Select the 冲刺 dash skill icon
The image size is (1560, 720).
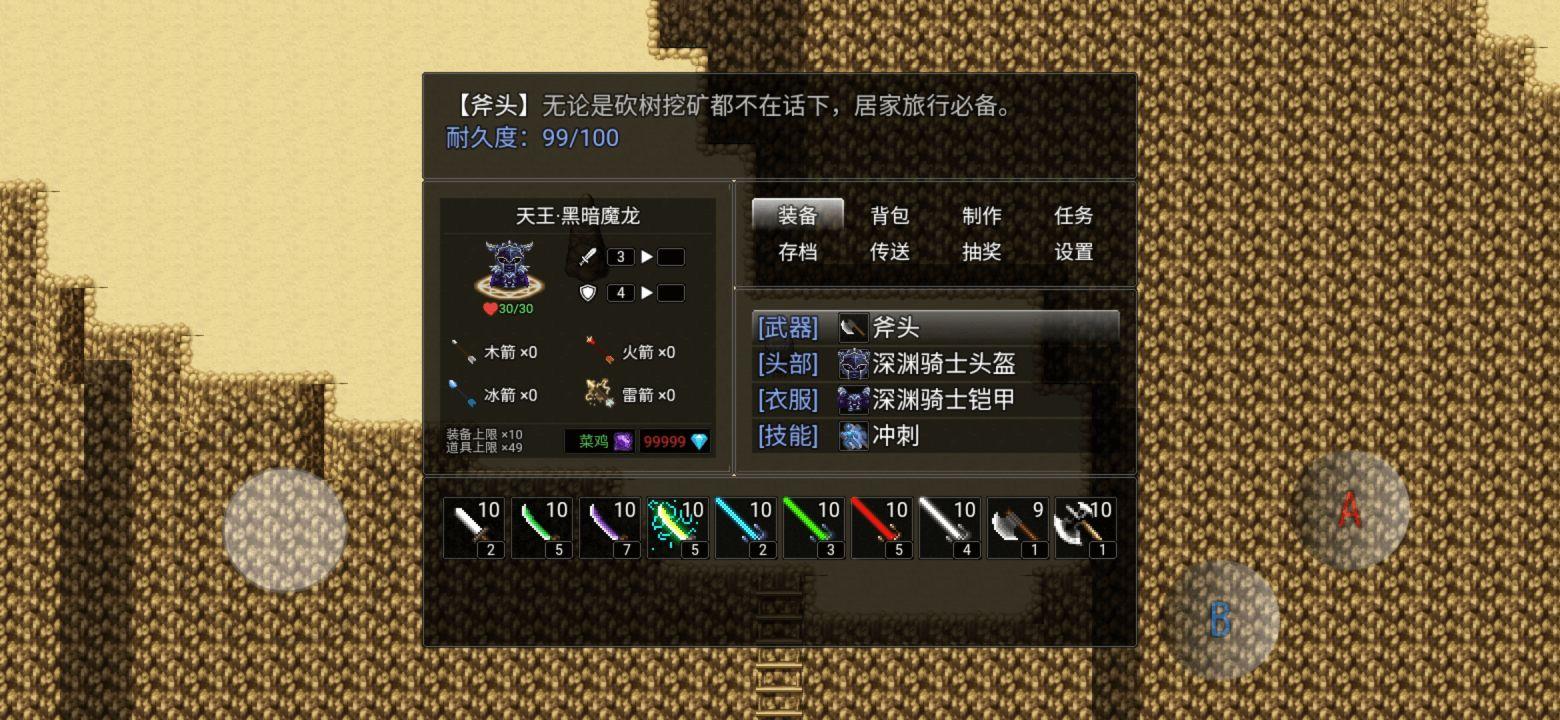pyautogui.click(x=853, y=437)
